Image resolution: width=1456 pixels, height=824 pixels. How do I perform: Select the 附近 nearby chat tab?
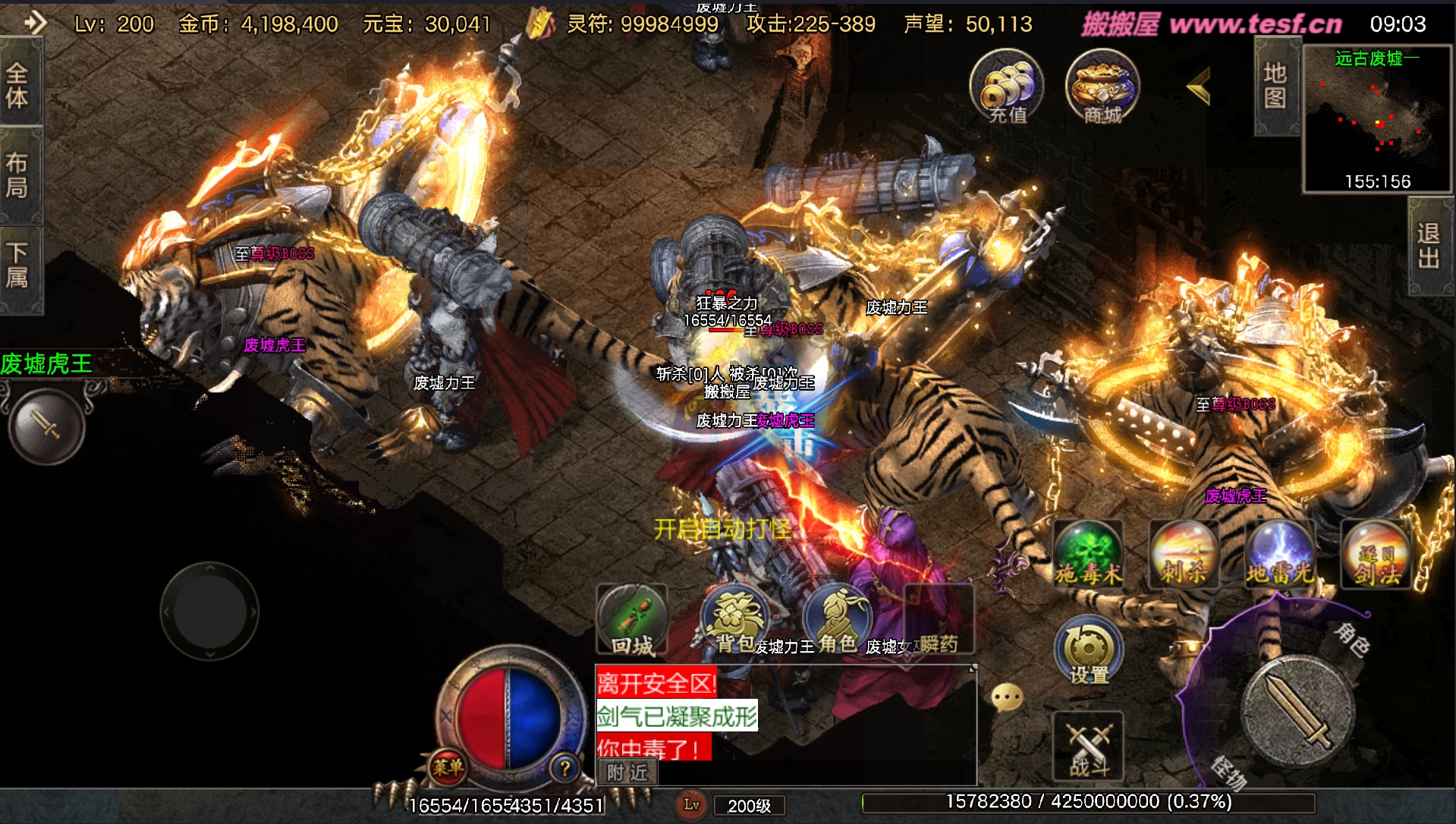(x=627, y=773)
